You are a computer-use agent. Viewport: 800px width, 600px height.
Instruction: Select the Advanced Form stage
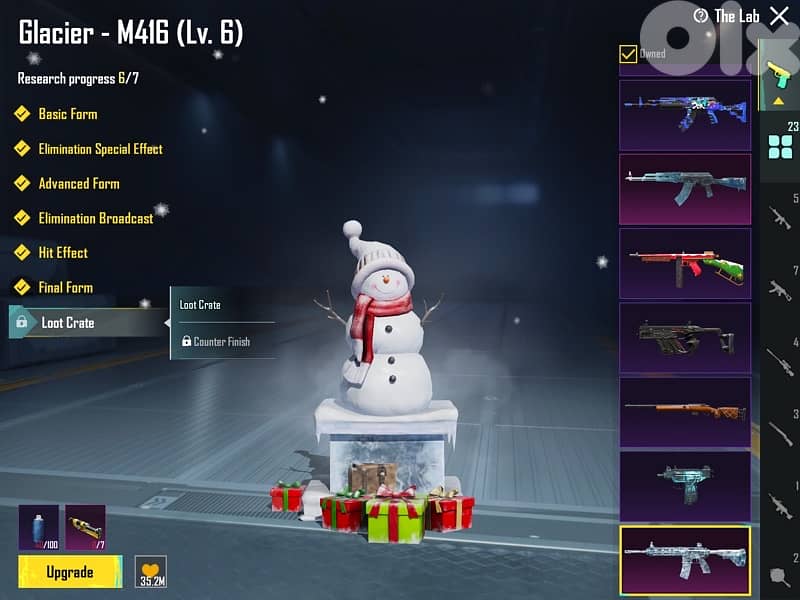[78, 184]
